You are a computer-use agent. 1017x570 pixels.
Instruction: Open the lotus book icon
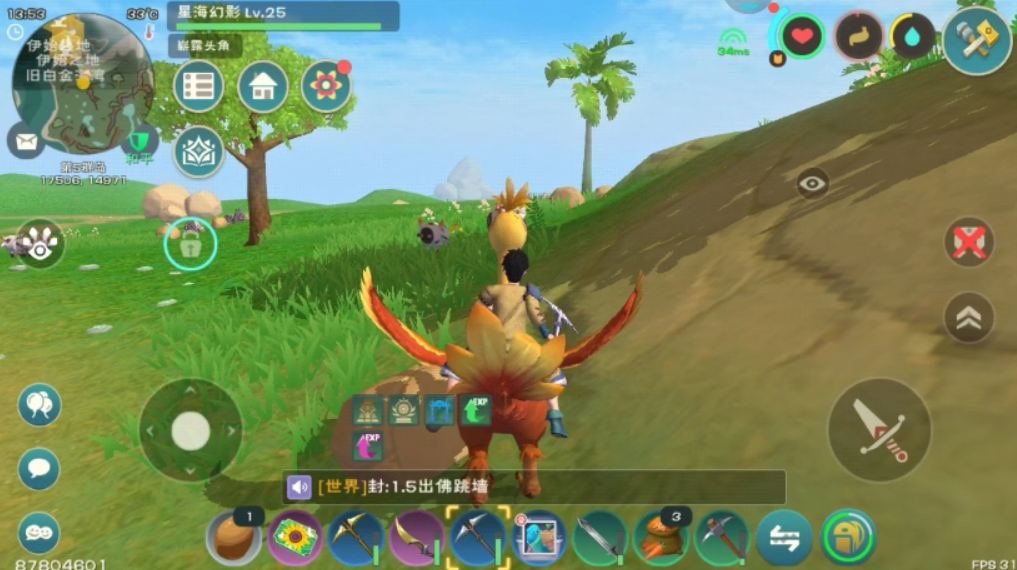(x=198, y=152)
